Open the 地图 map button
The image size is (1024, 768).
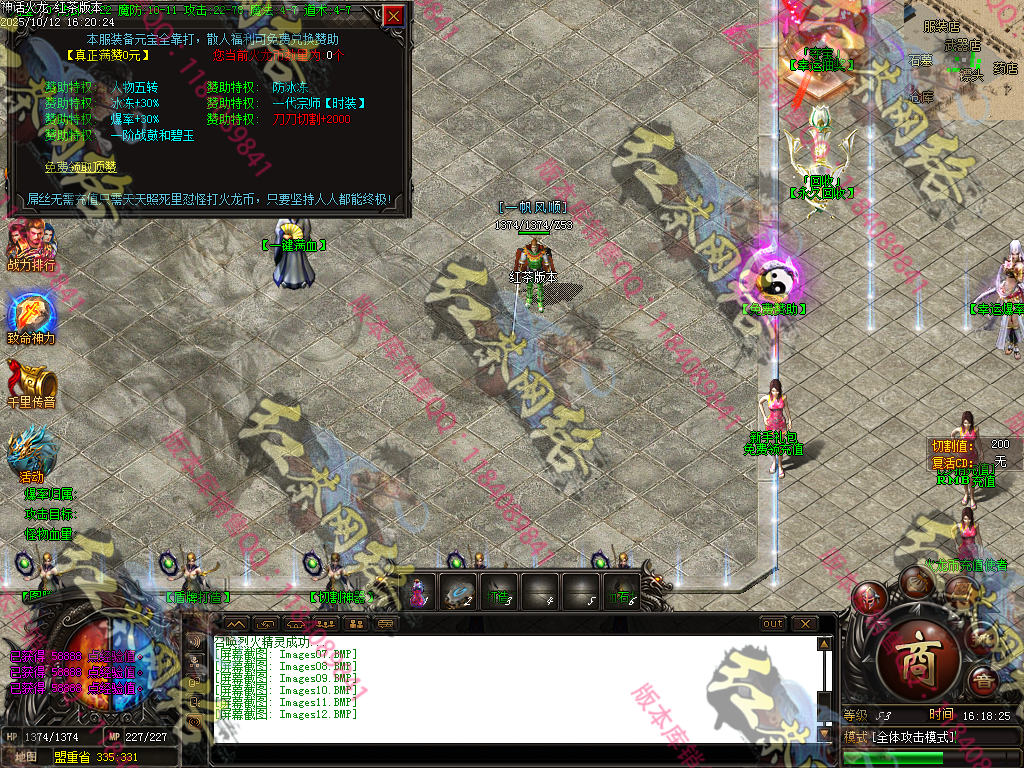[26, 757]
